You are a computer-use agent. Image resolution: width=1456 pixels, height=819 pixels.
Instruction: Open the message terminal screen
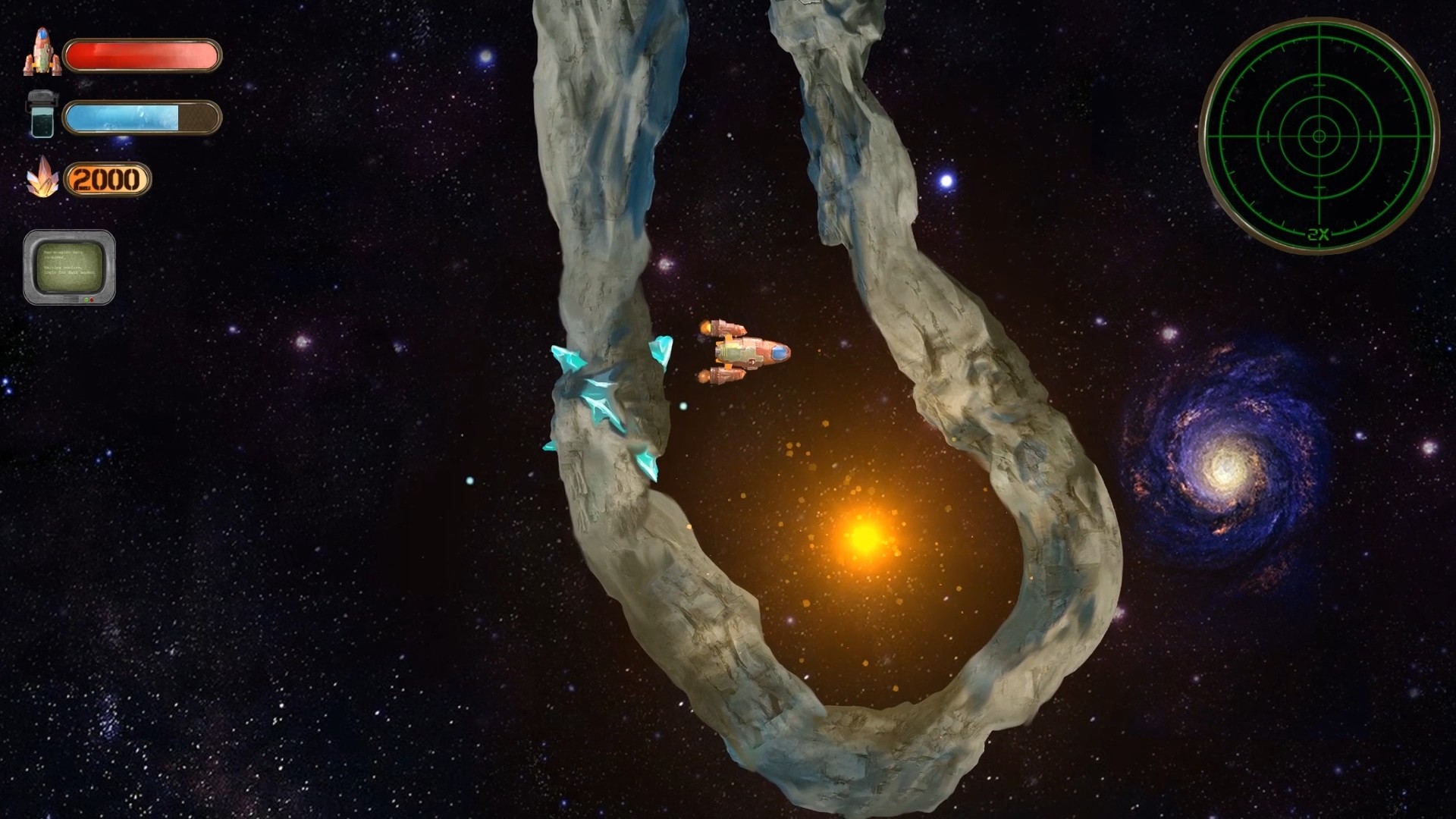[x=71, y=265]
